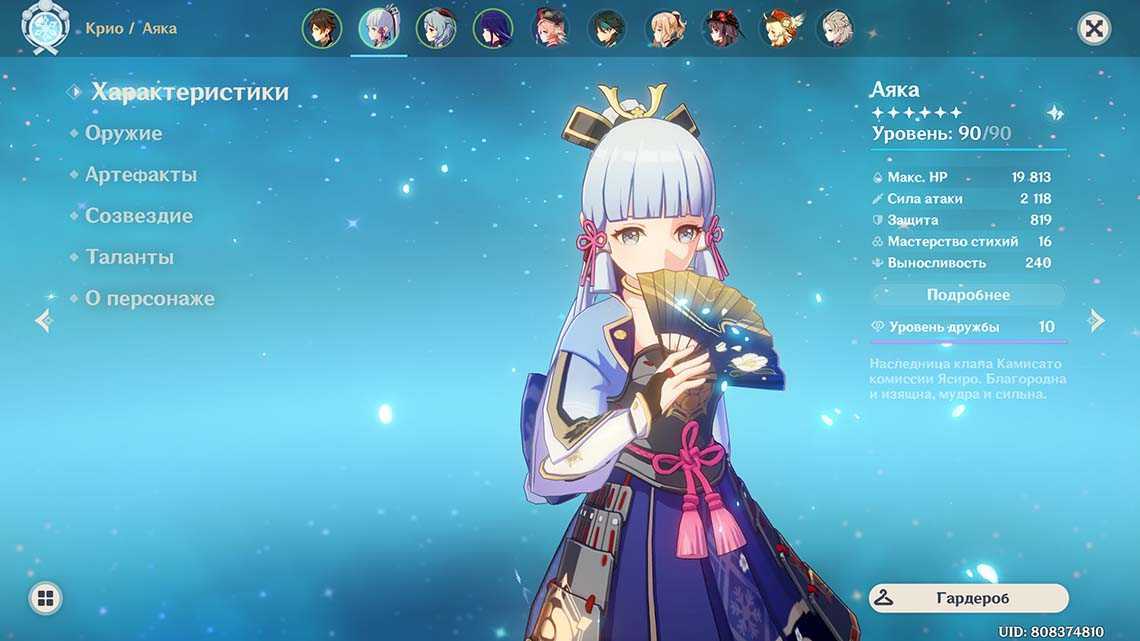Open the Оружие (Weapon) menu entry
This screenshot has width=1140, height=641.
coord(123,133)
